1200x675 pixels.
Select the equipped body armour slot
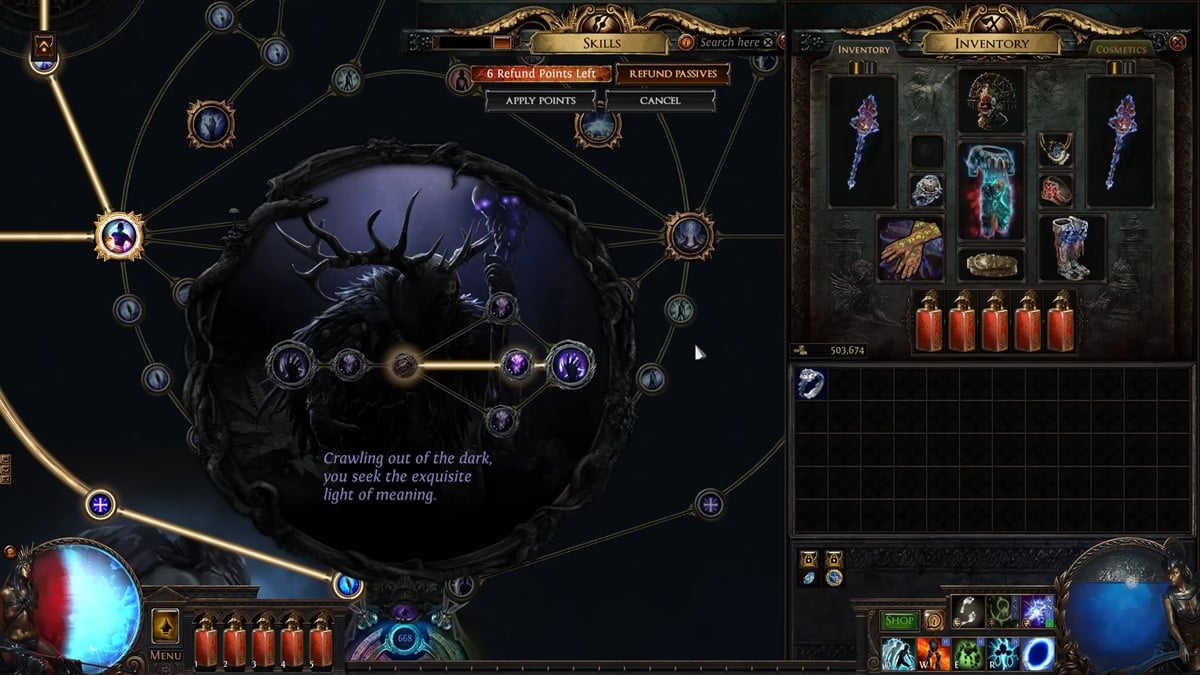(x=991, y=190)
